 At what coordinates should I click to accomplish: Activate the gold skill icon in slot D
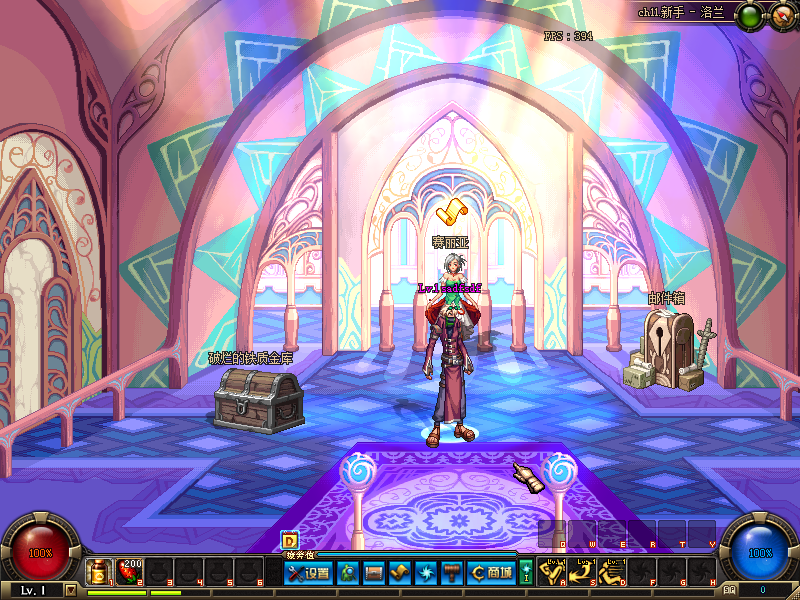point(613,573)
